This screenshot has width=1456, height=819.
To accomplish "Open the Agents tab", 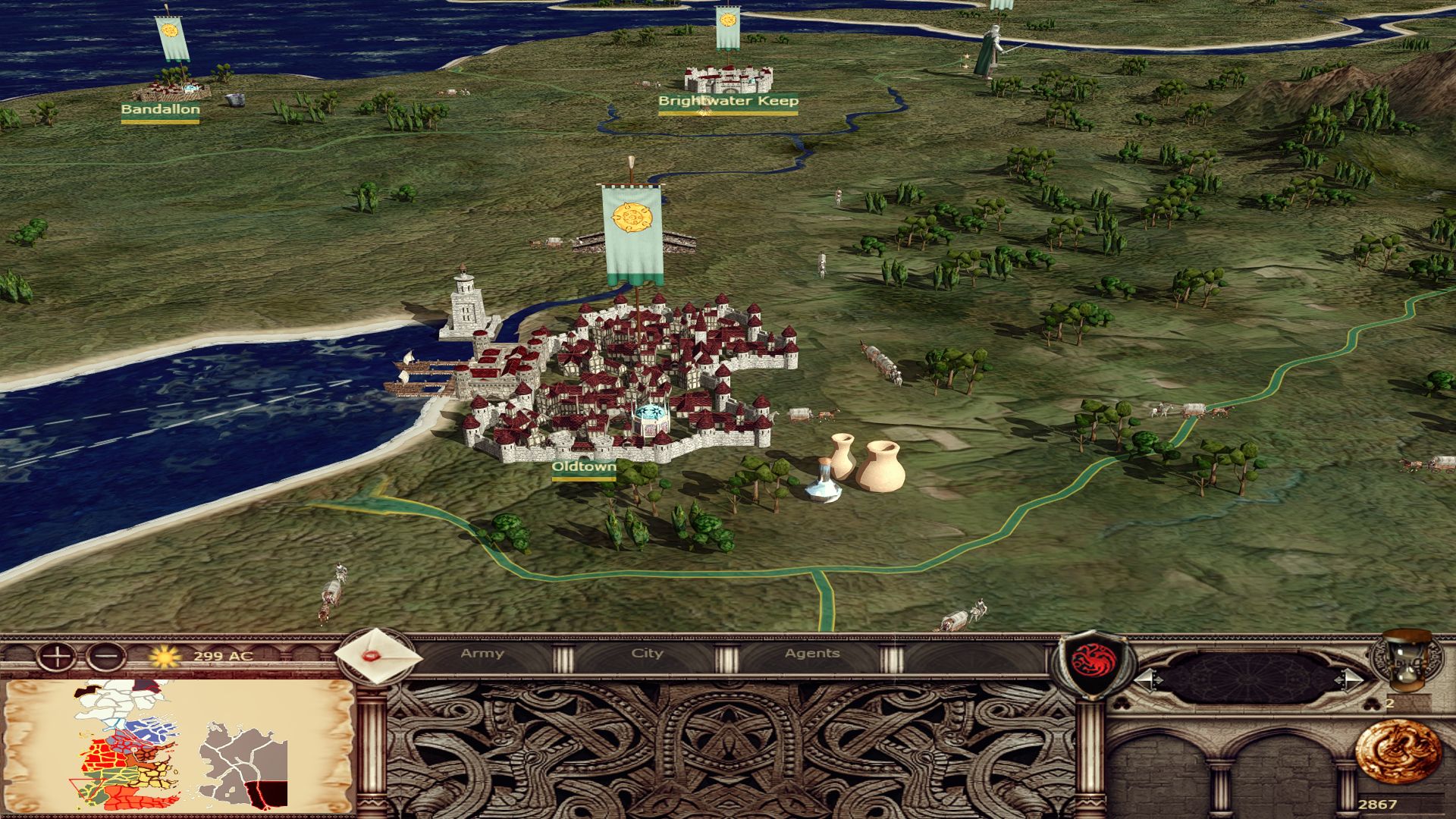I will click(x=812, y=654).
